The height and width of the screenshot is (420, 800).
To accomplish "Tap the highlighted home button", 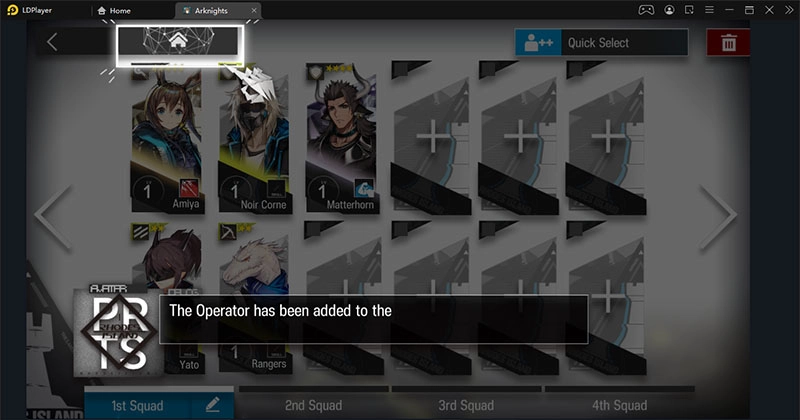I will (179, 42).
